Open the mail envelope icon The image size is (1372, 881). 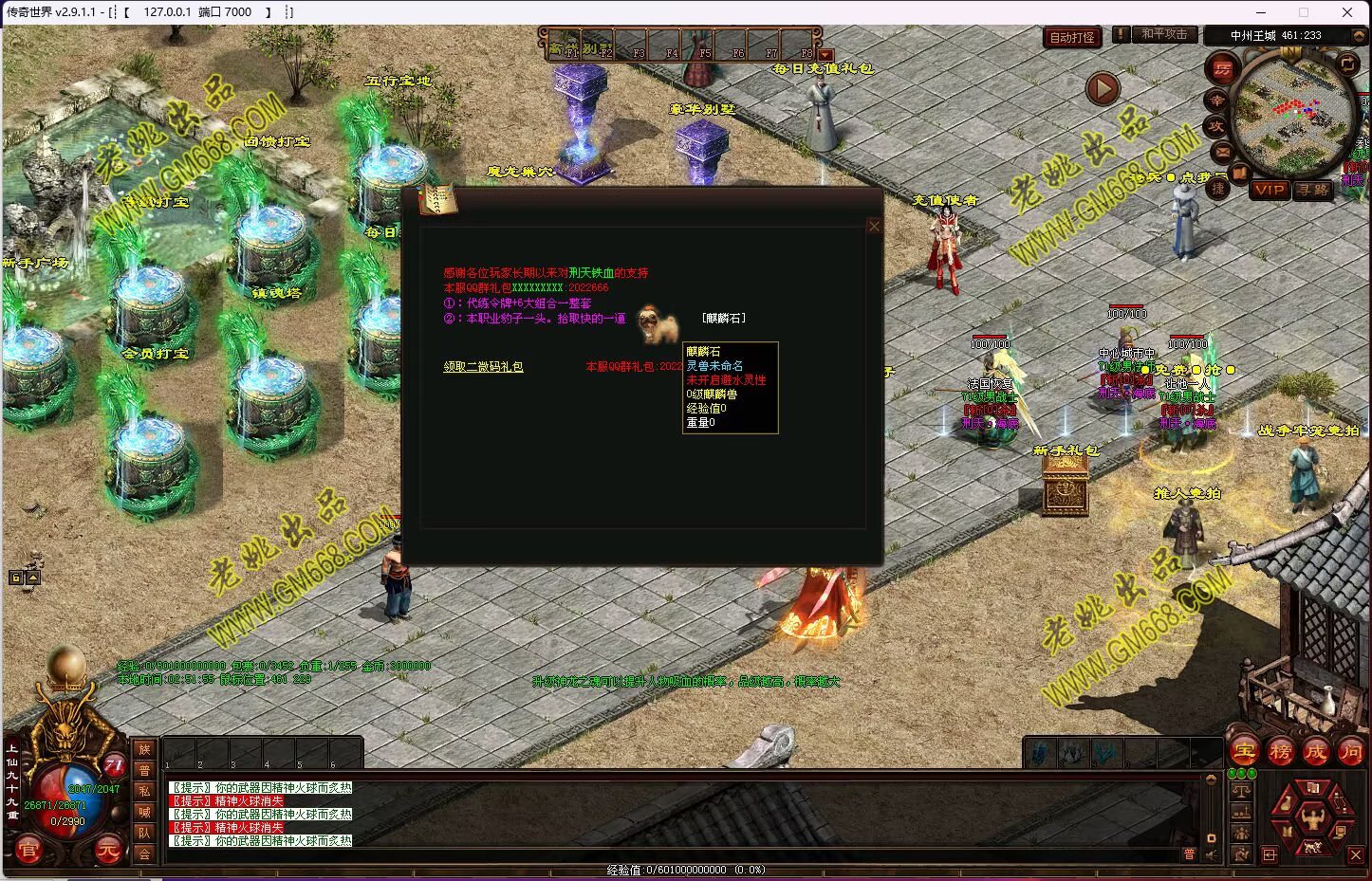[1221, 151]
